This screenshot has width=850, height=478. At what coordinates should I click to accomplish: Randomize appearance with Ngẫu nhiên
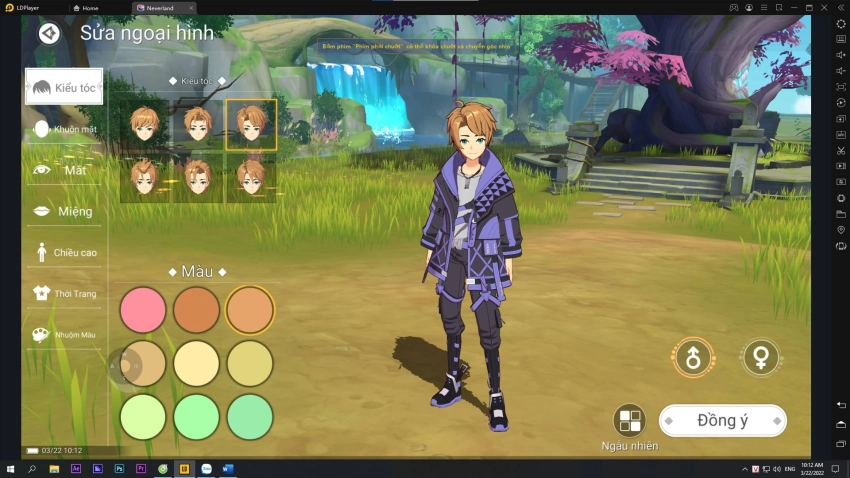(x=630, y=422)
